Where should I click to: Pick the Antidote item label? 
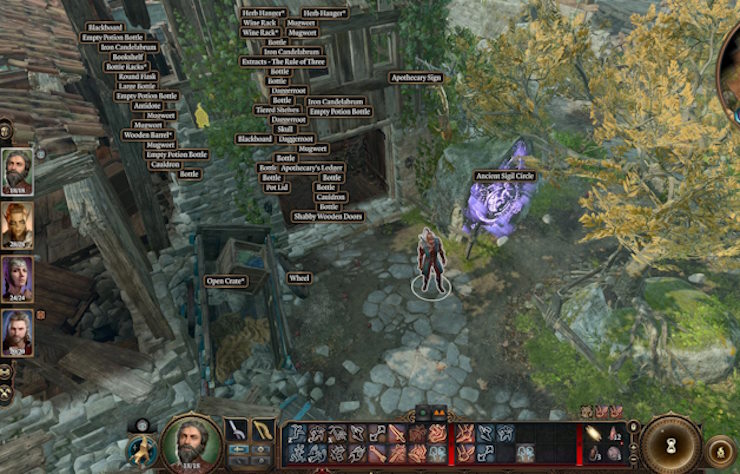146,105
